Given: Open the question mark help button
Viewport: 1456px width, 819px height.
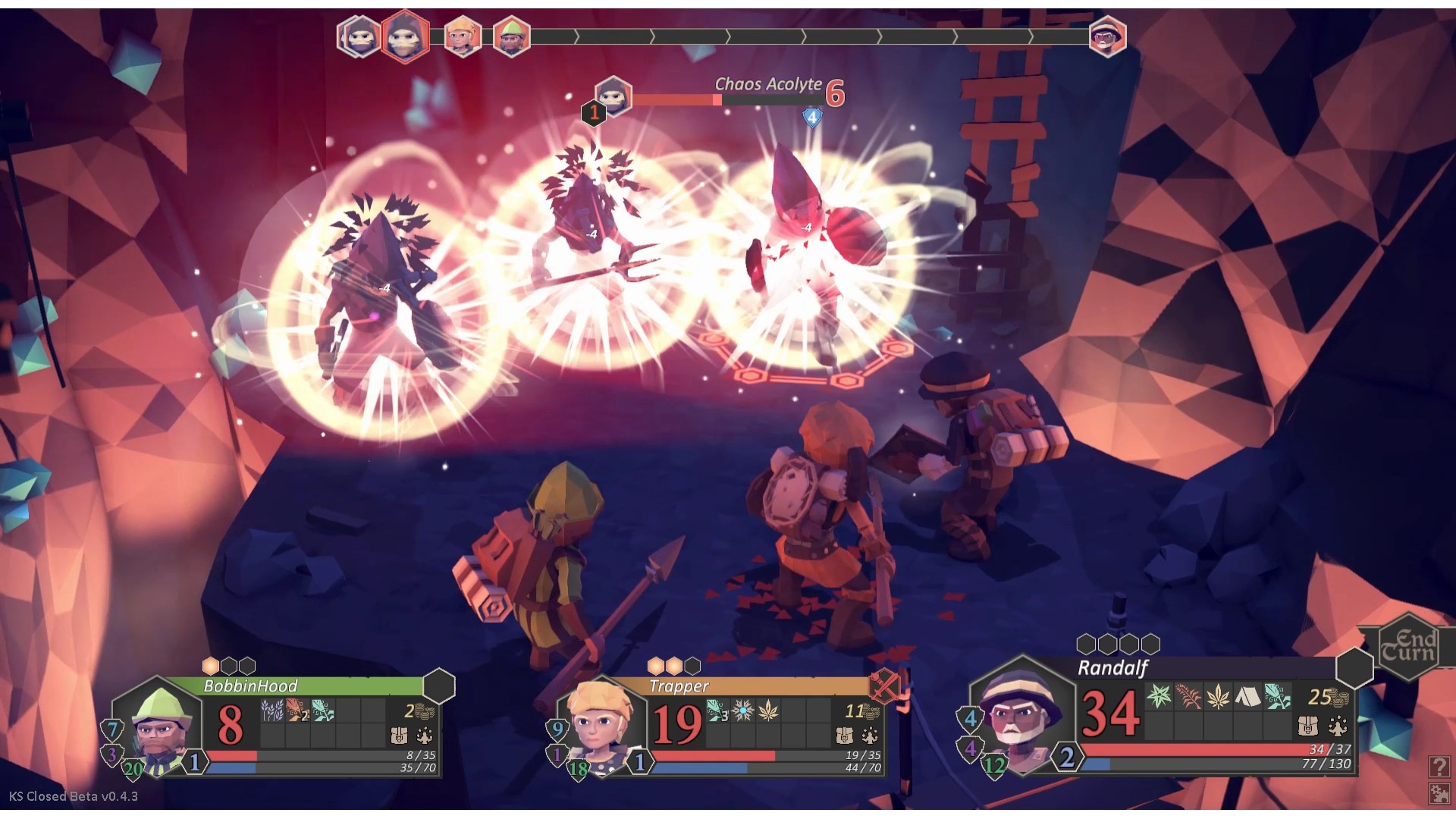Looking at the screenshot, I should pos(1439,766).
